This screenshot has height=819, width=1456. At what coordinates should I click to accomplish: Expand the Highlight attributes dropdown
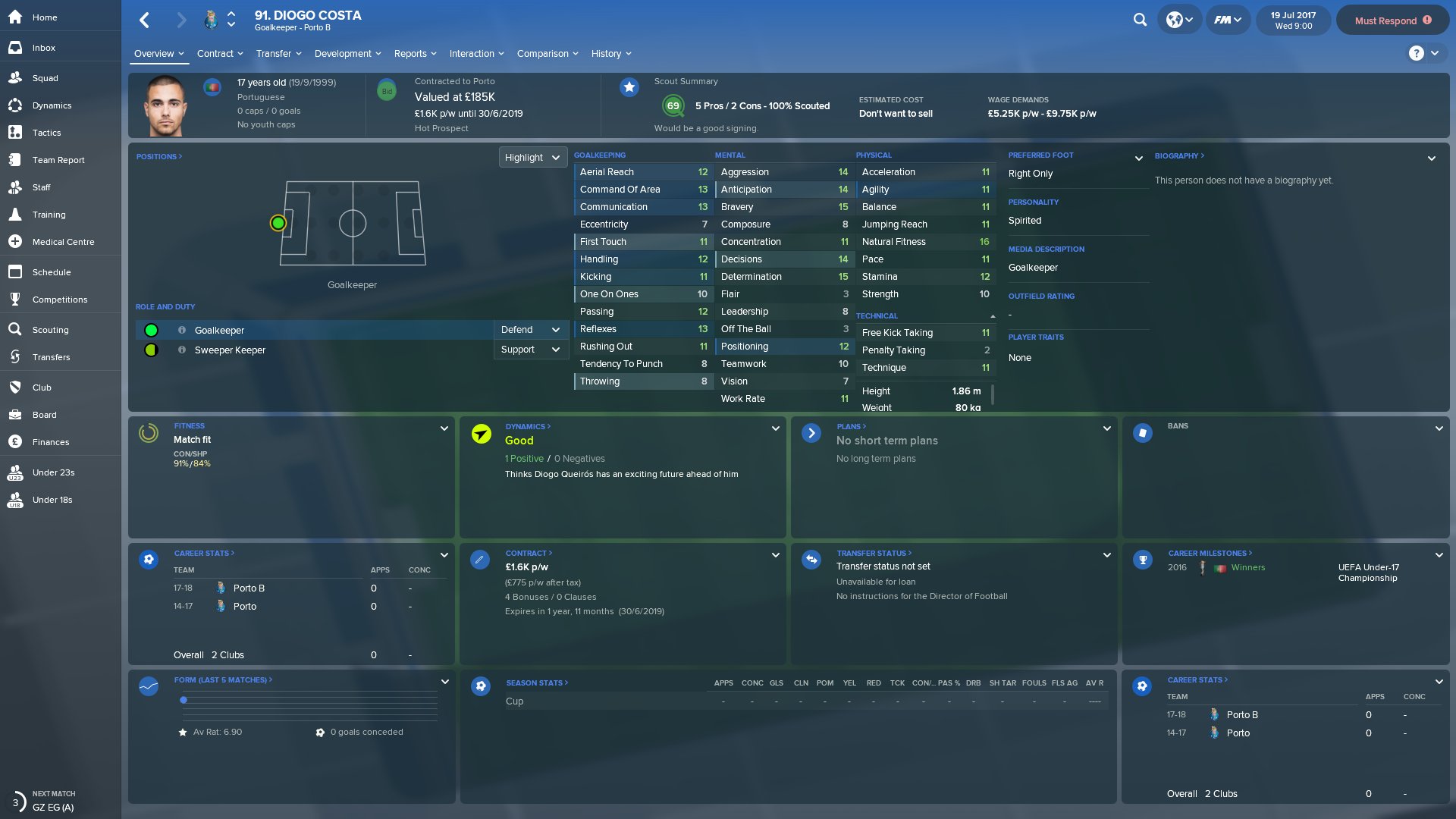point(532,158)
